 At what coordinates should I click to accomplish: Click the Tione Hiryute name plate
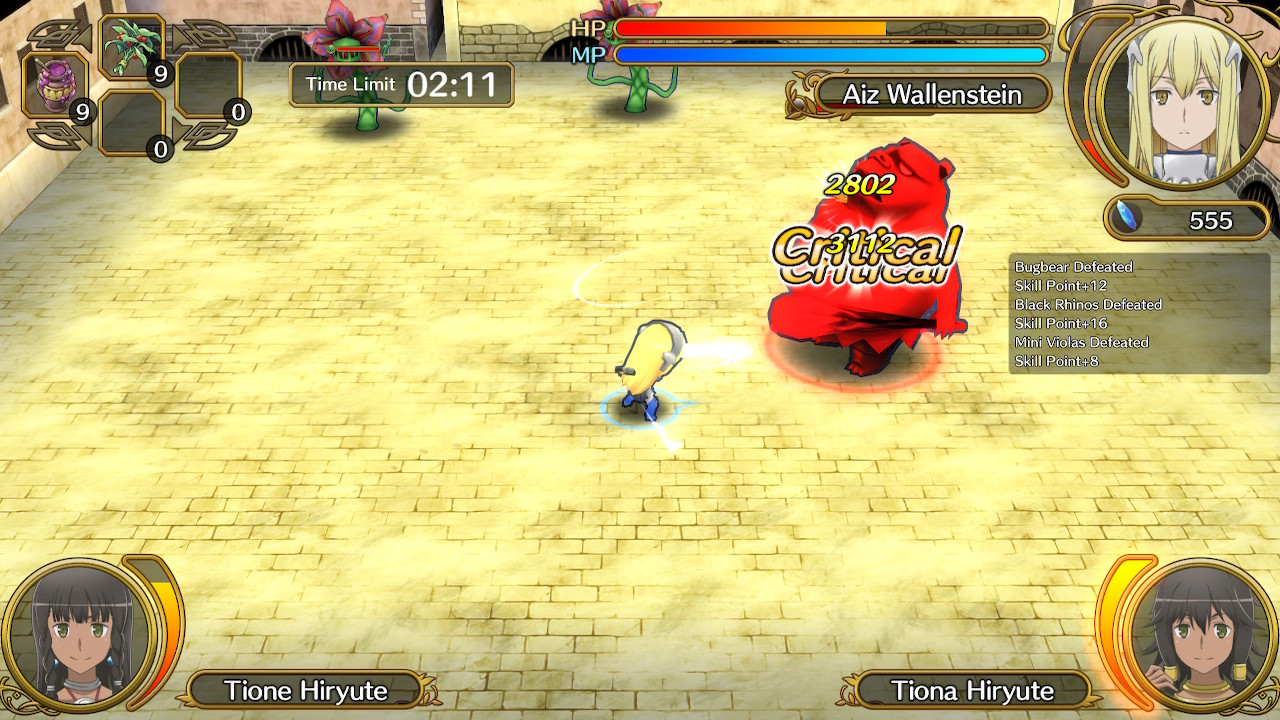pyautogui.click(x=305, y=690)
